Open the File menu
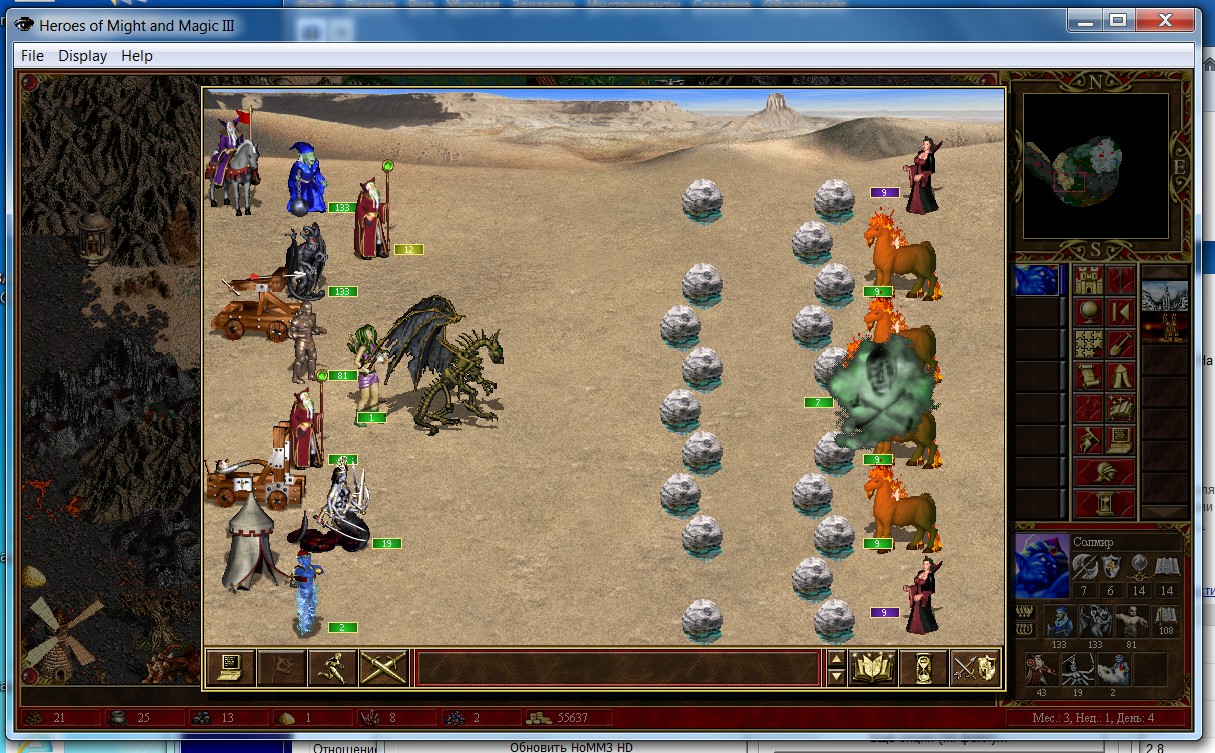The height and width of the screenshot is (753, 1215). click(x=32, y=56)
